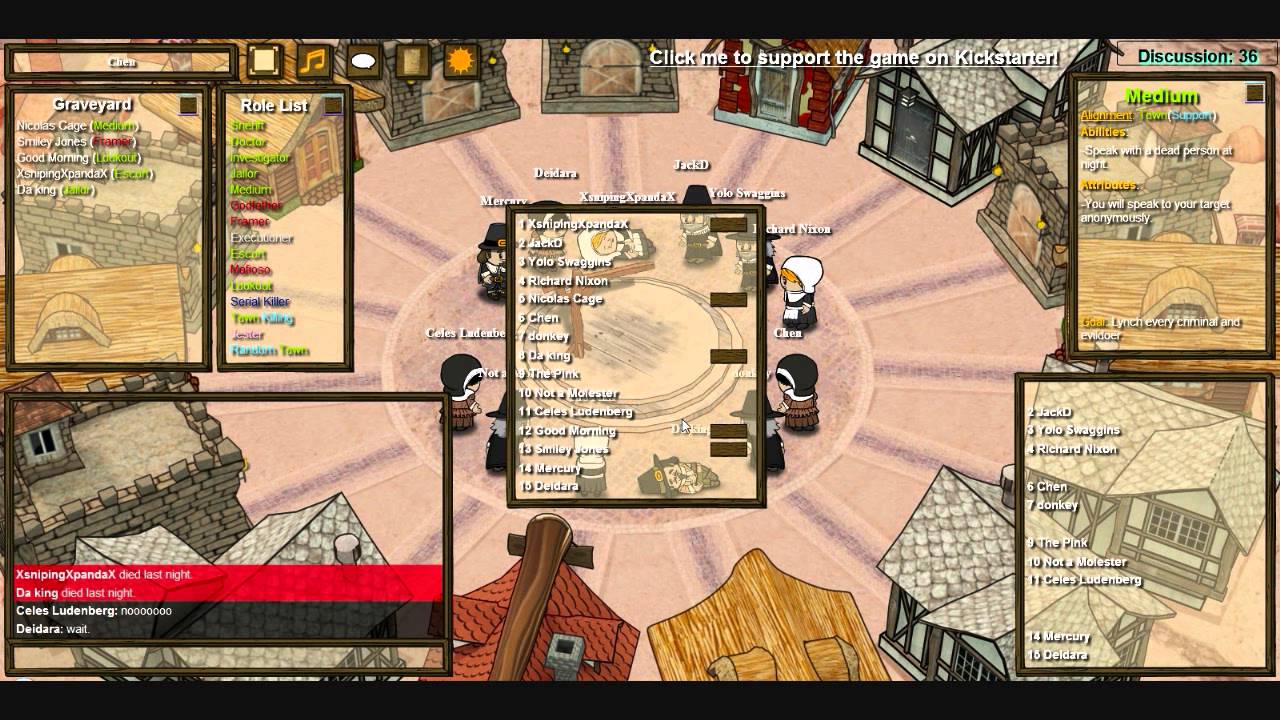Open the parchment scroll icon

coord(411,61)
